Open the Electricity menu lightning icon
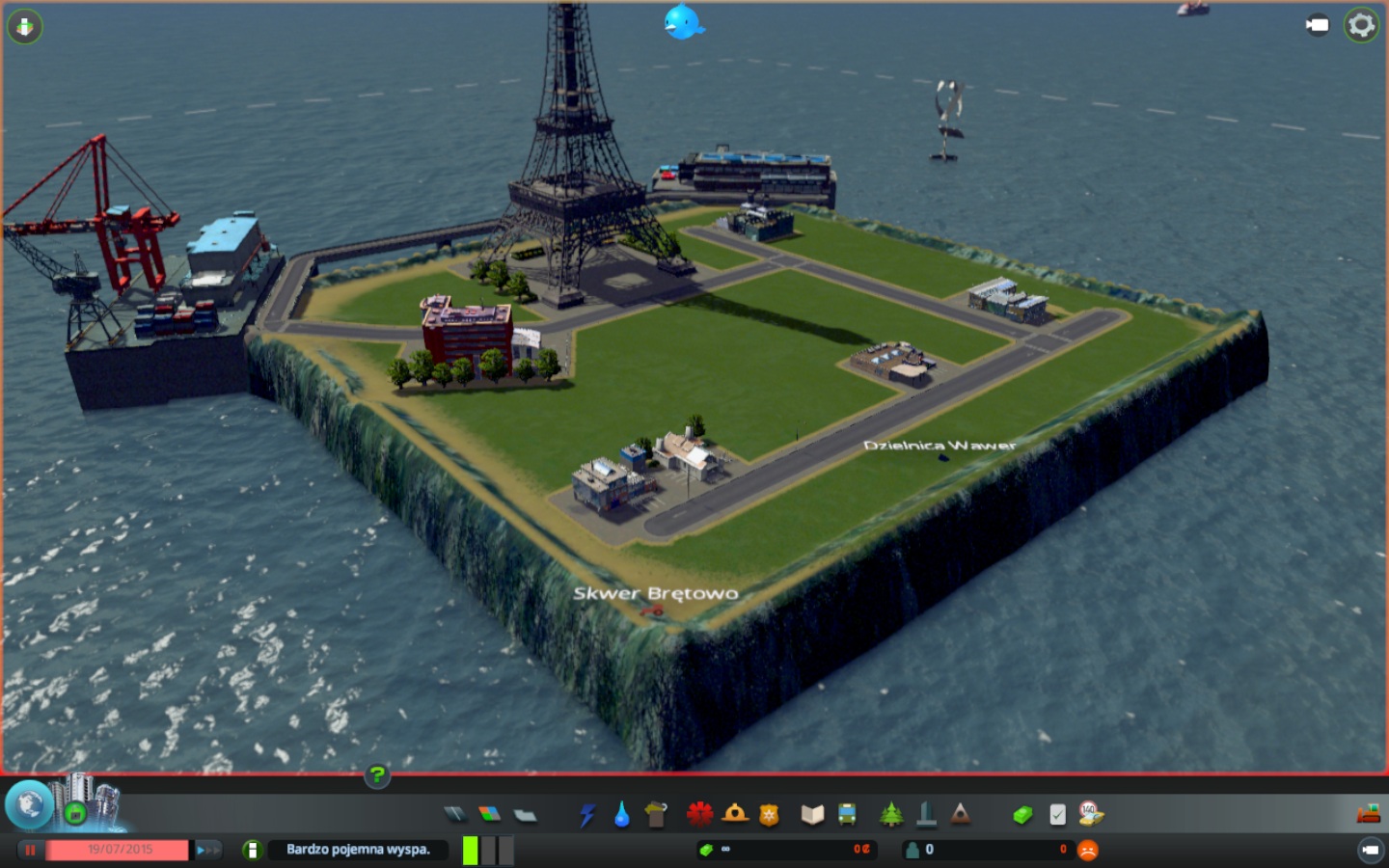Viewport: 1389px width, 868px height. coord(586,815)
